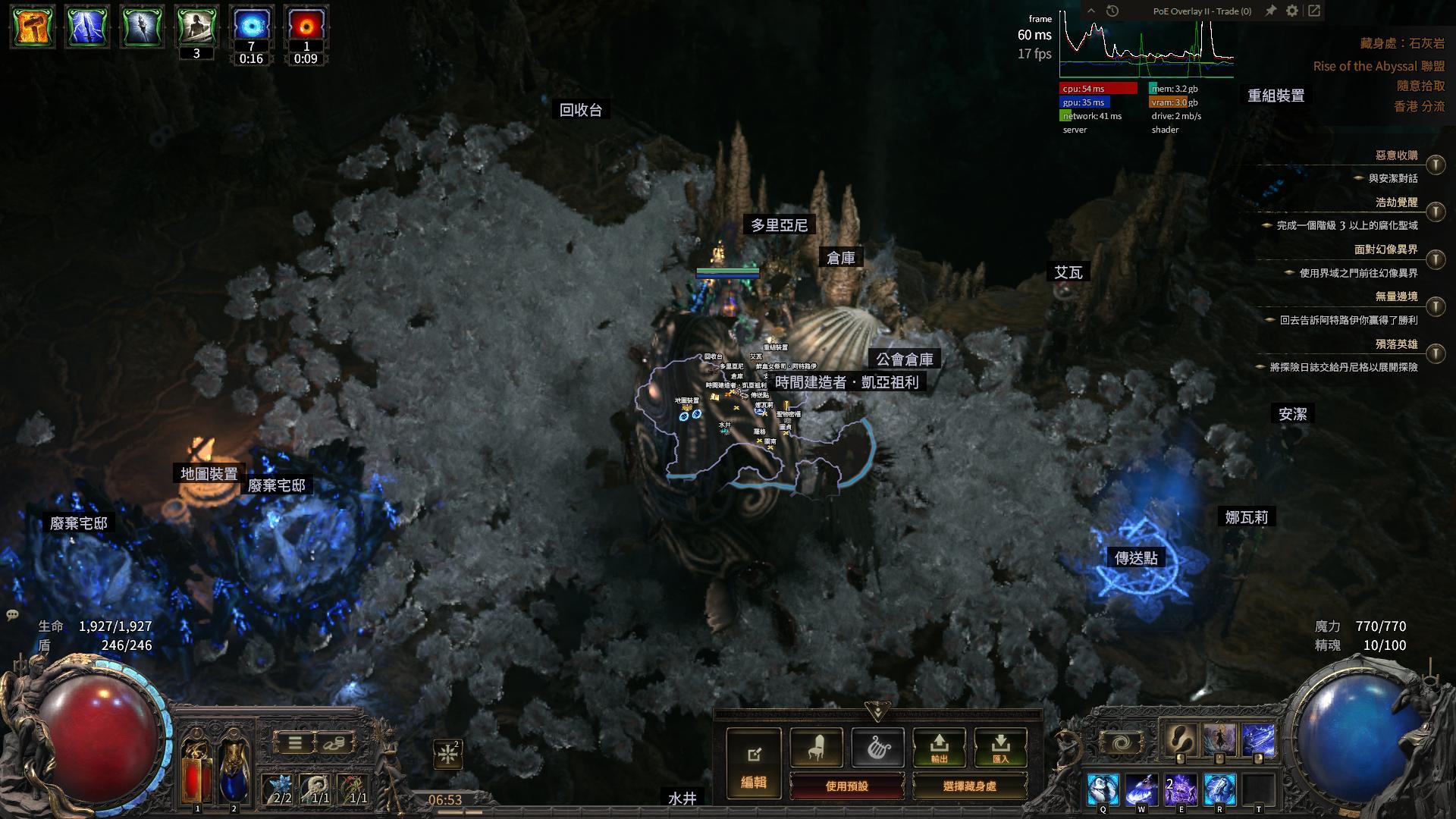Image resolution: width=1456 pixels, height=819 pixels.
Task: Open the three-line menu button
Action: click(x=295, y=743)
